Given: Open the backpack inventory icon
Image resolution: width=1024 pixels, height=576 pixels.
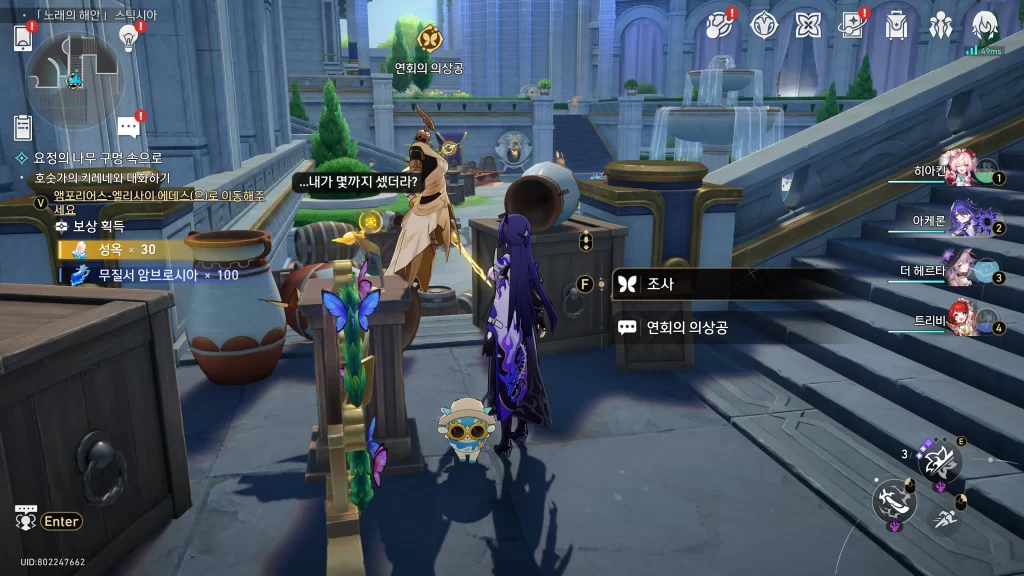Looking at the screenshot, I should (x=897, y=25).
